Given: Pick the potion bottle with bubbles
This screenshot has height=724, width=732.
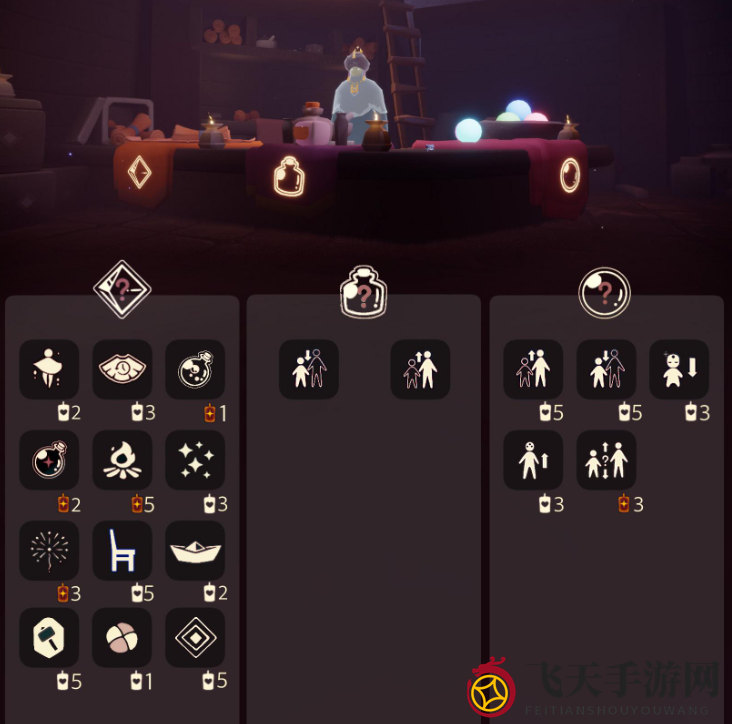Looking at the screenshot, I should (x=195, y=369).
